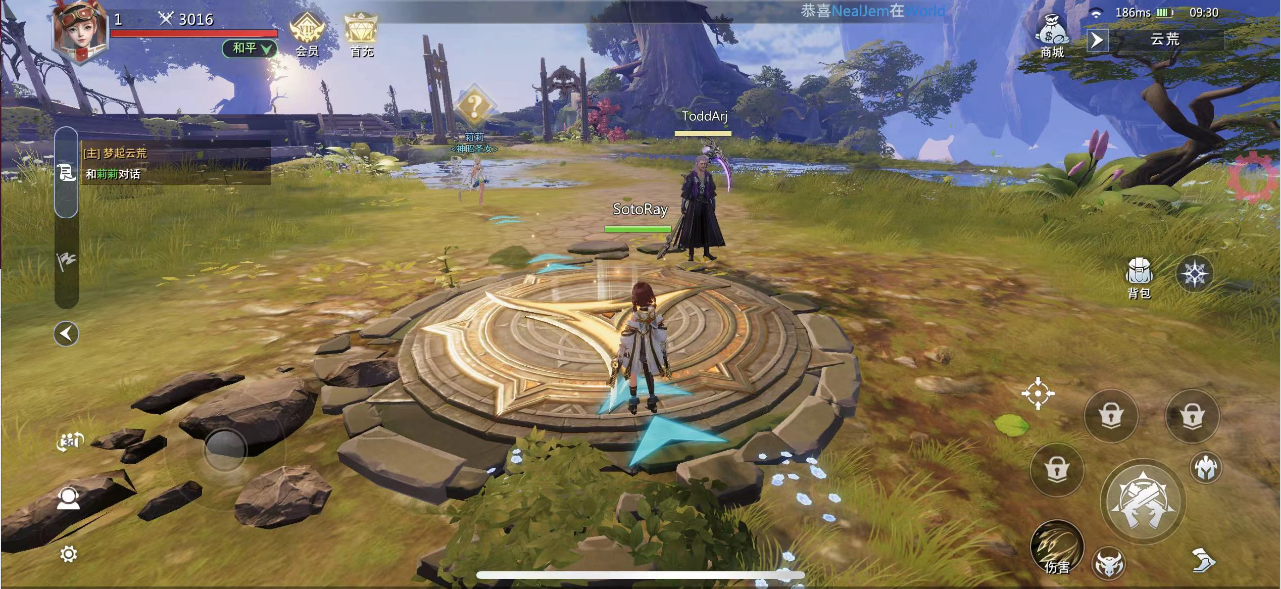
Task: Tap the winged boot dash icon
Action: tap(1205, 560)
